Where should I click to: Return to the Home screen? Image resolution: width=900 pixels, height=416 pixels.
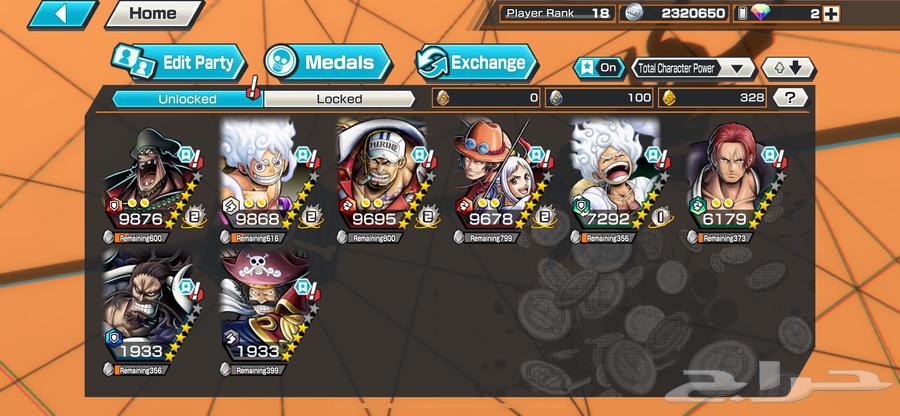[151, 15]
